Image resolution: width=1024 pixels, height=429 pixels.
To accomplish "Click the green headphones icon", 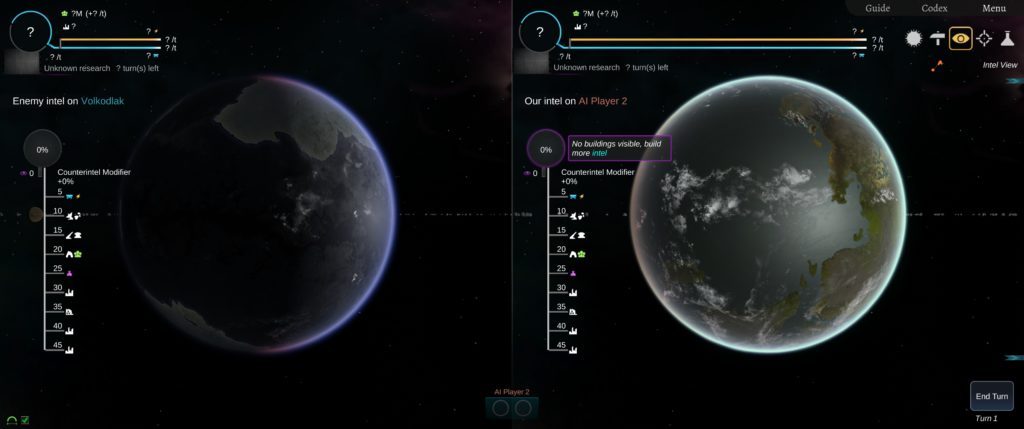I will pos(11,420).
